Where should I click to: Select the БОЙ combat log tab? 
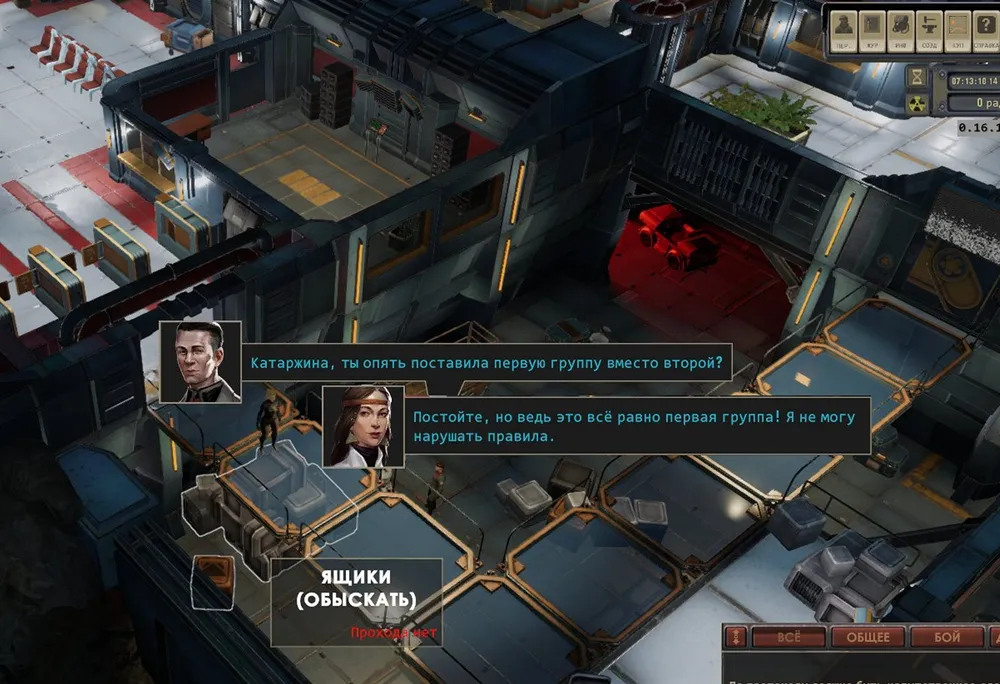tap(947, 637)
